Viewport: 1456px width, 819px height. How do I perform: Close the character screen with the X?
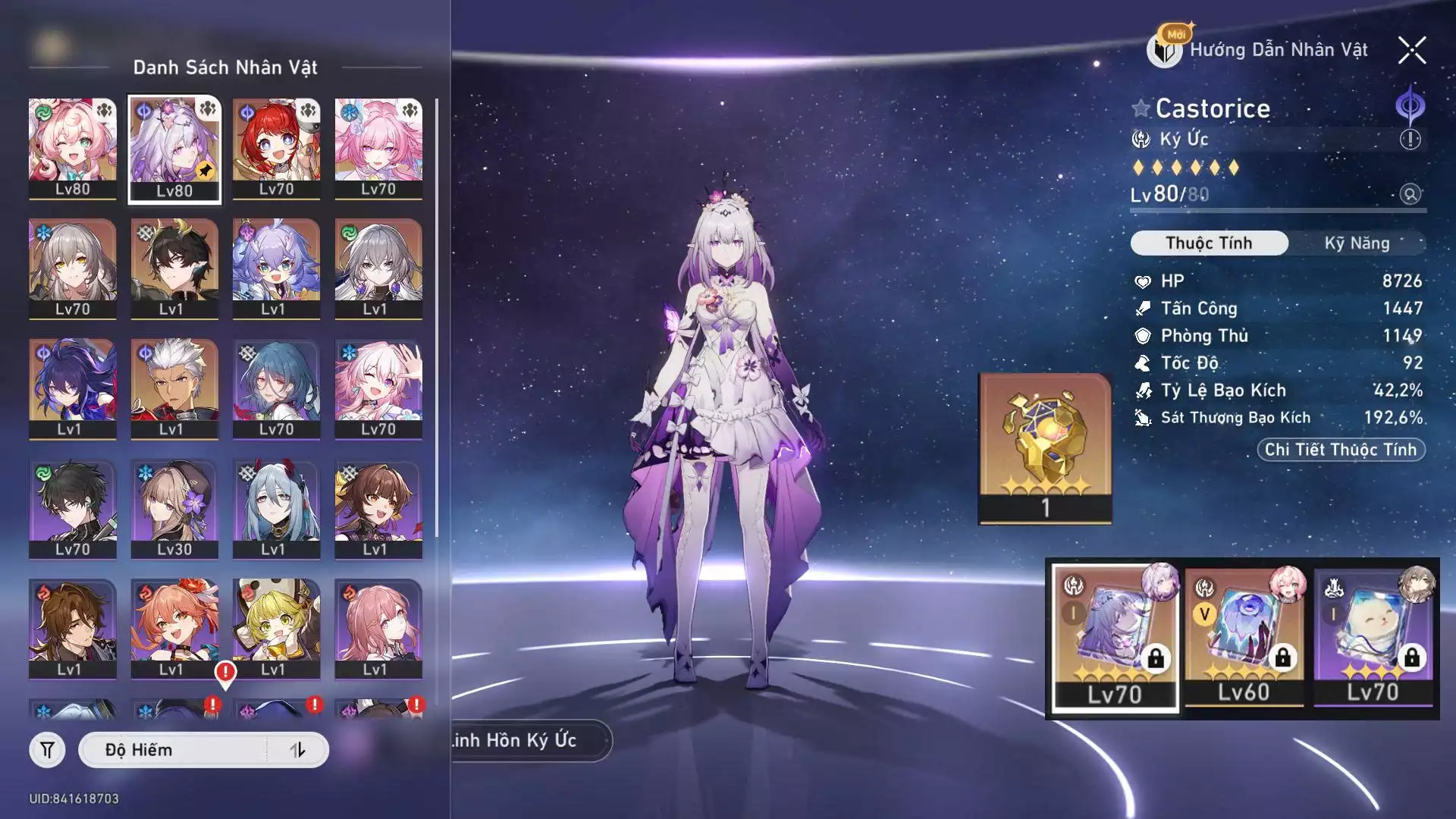(1411, 51)
